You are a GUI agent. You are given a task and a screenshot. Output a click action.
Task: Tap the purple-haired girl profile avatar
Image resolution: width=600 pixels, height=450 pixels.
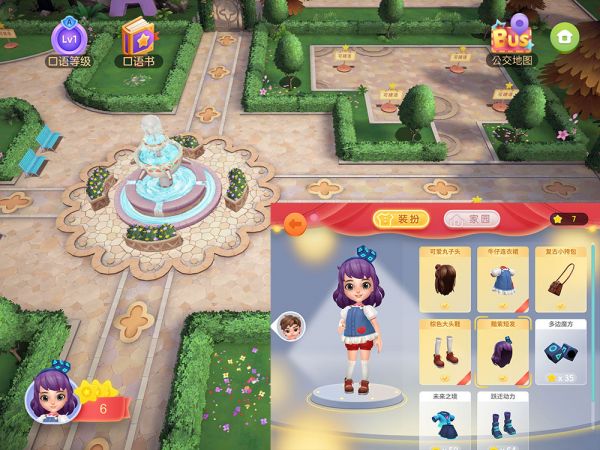pos(57,394)
